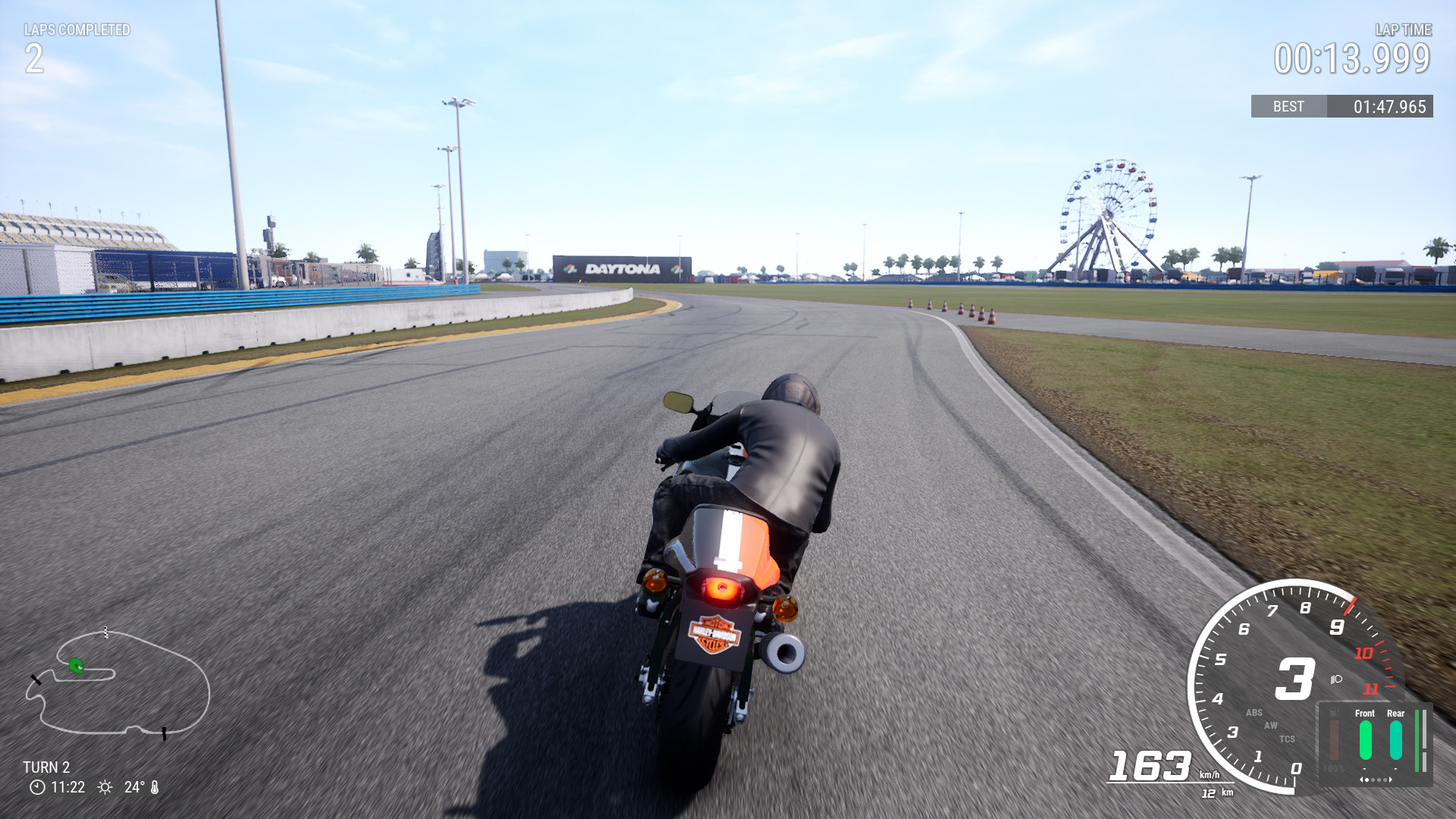Click the thermometer icon next to 24°
Image resolution: width=1456 pixels, height=819 pixels.
tap(156, 787)
